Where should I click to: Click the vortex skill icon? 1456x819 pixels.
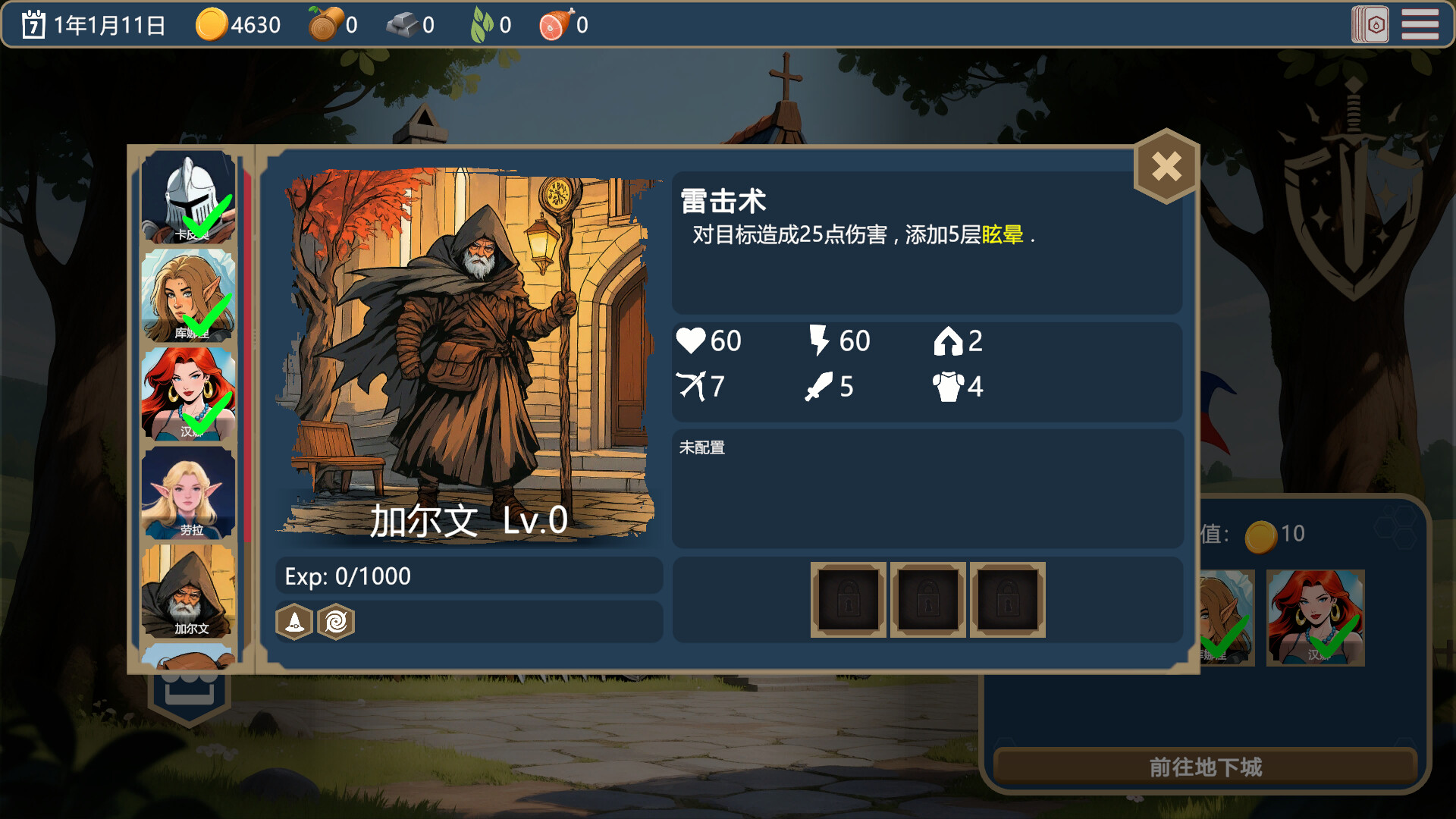(336, 623)
